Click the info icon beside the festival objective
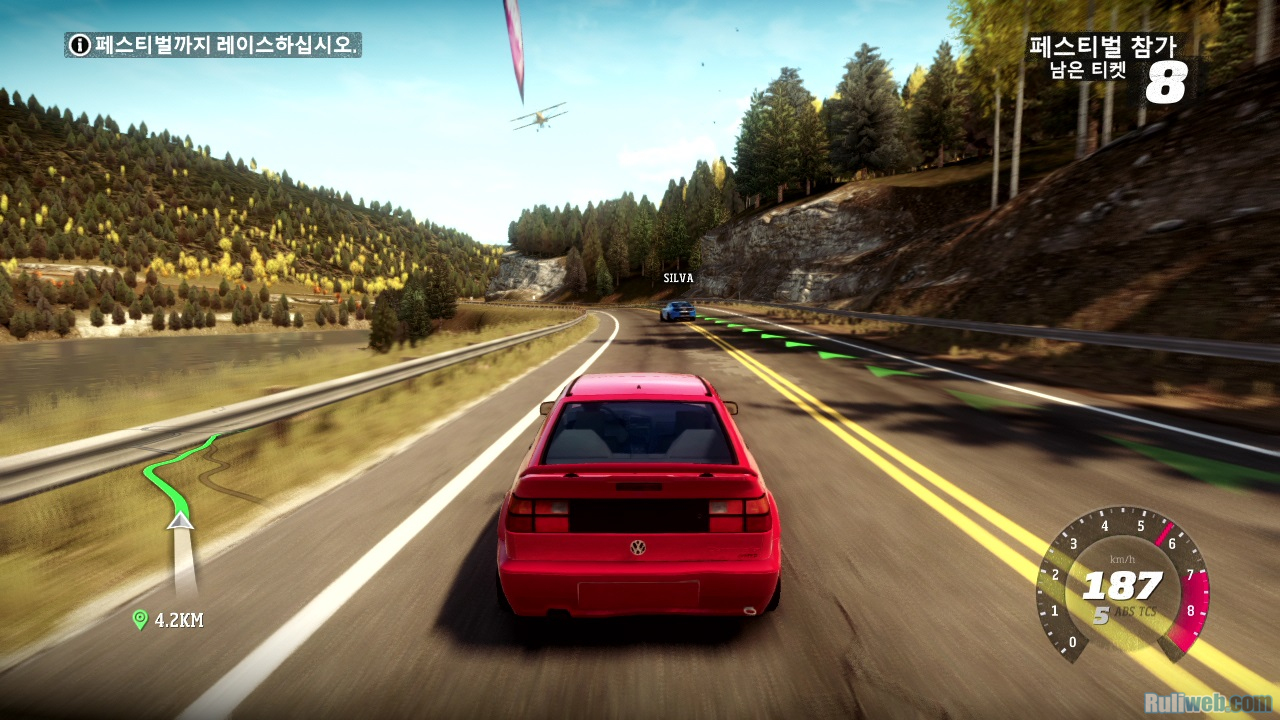Viewport: 1280px width, 720px height. tap(80, 45)
